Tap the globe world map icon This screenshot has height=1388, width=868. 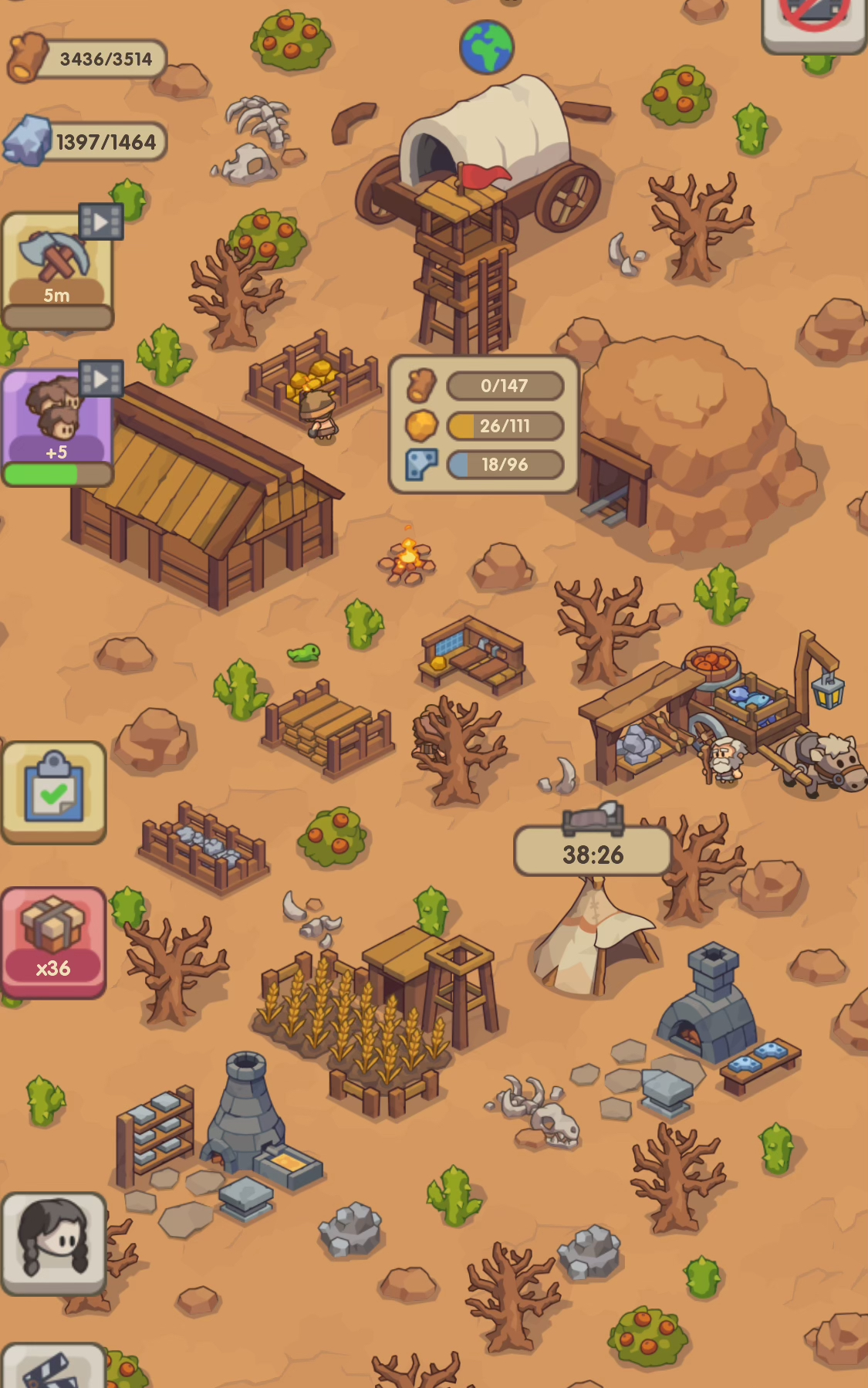tap(487, 46)
